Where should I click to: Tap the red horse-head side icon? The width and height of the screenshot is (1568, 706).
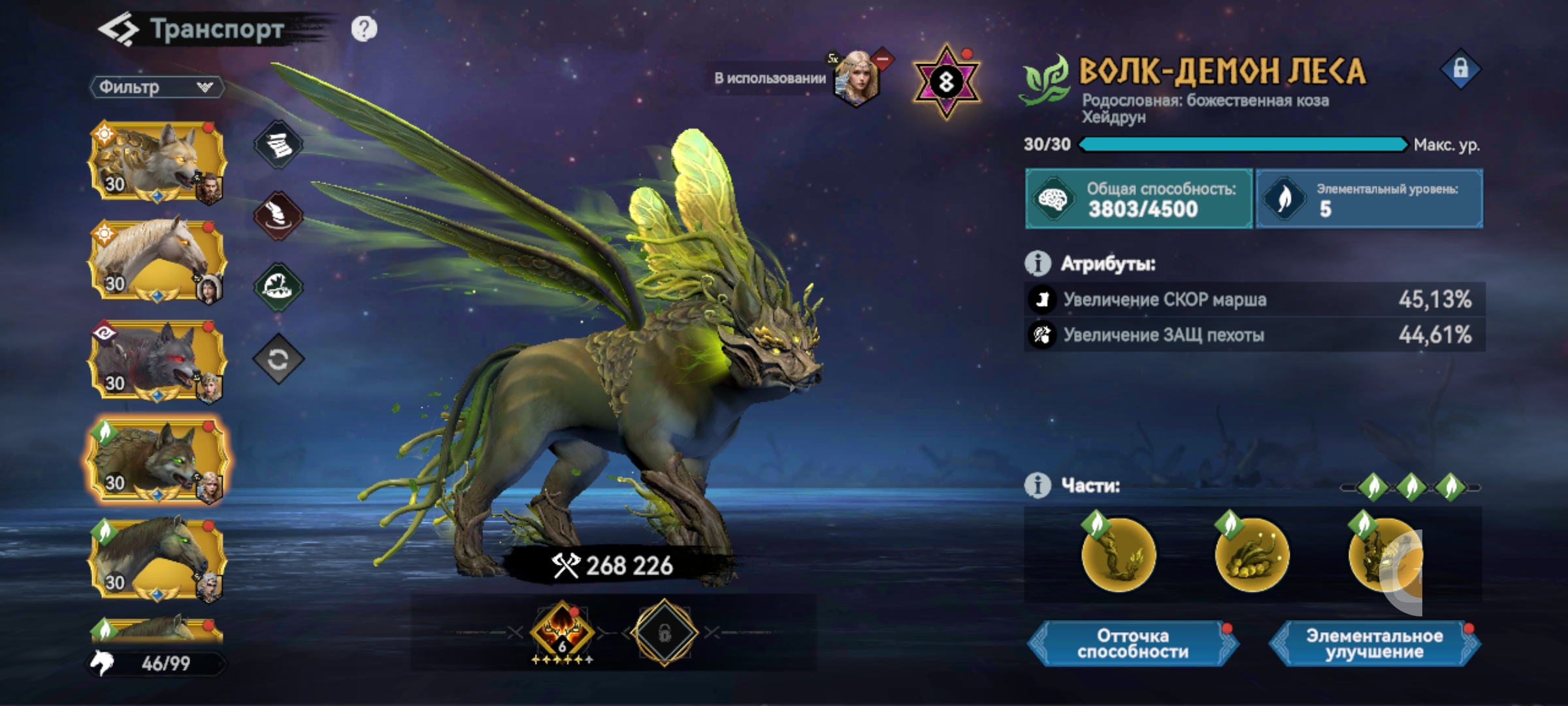click(278, 215)
